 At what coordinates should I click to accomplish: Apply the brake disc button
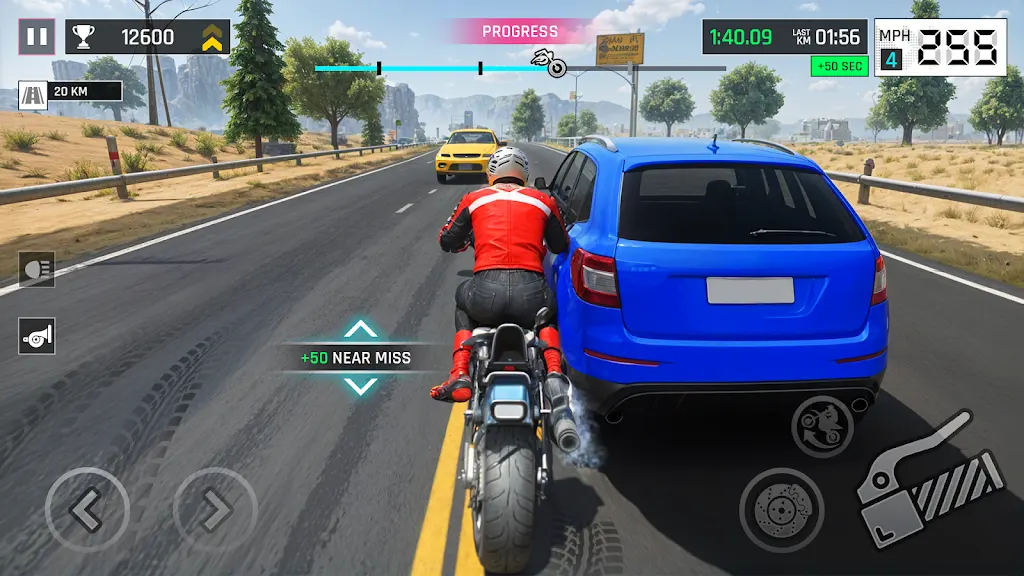coord(781,510)
